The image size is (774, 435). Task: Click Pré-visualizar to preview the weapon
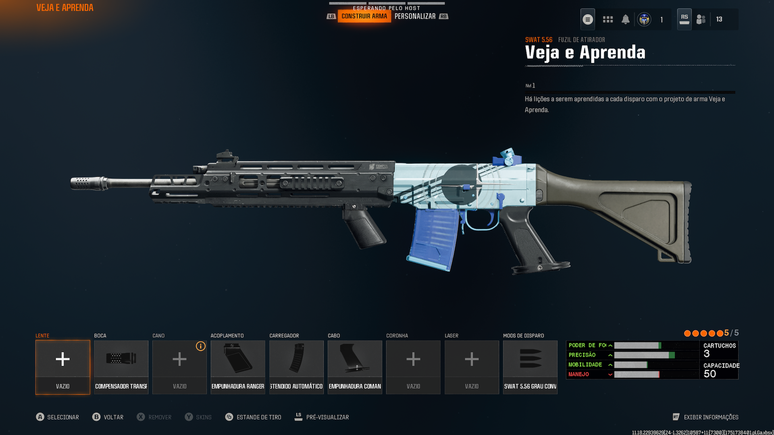pos(322,417)
